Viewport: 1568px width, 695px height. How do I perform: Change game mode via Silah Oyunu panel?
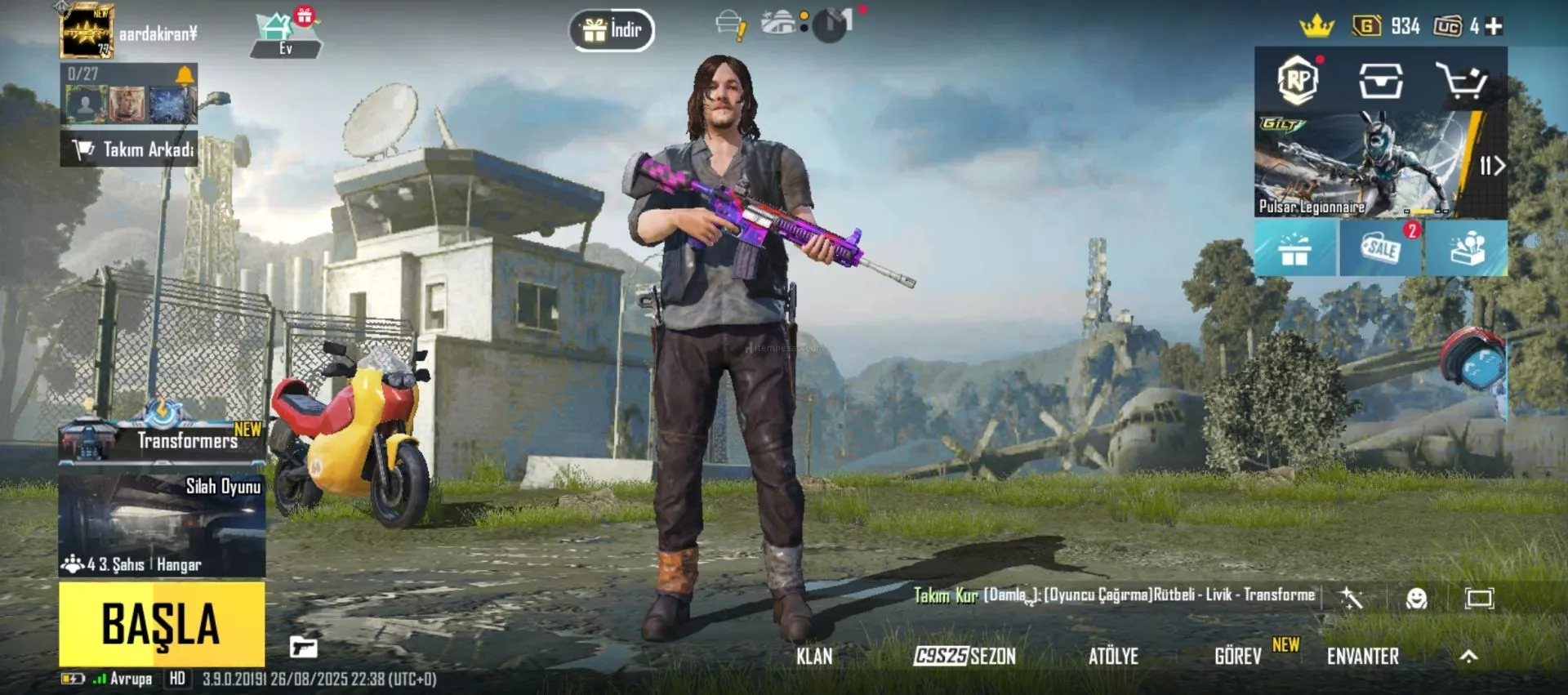(162, 524)
